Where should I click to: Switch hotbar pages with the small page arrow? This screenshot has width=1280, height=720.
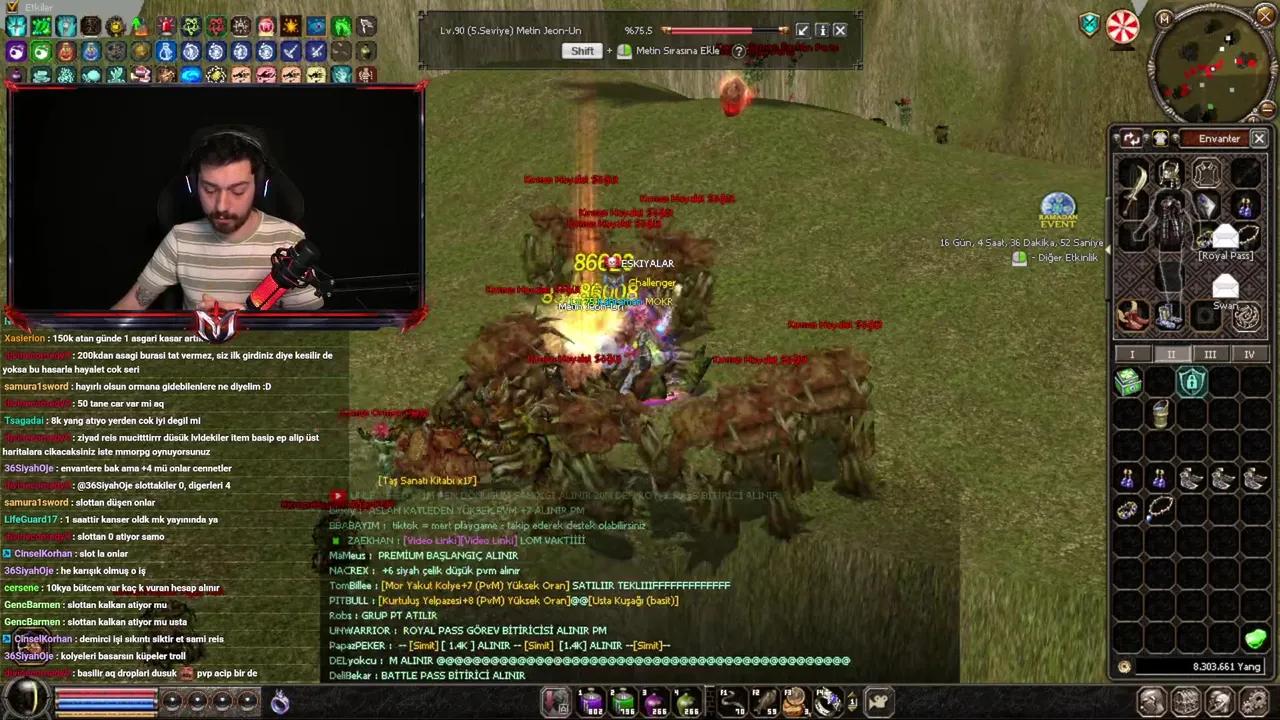coord(852,700)
